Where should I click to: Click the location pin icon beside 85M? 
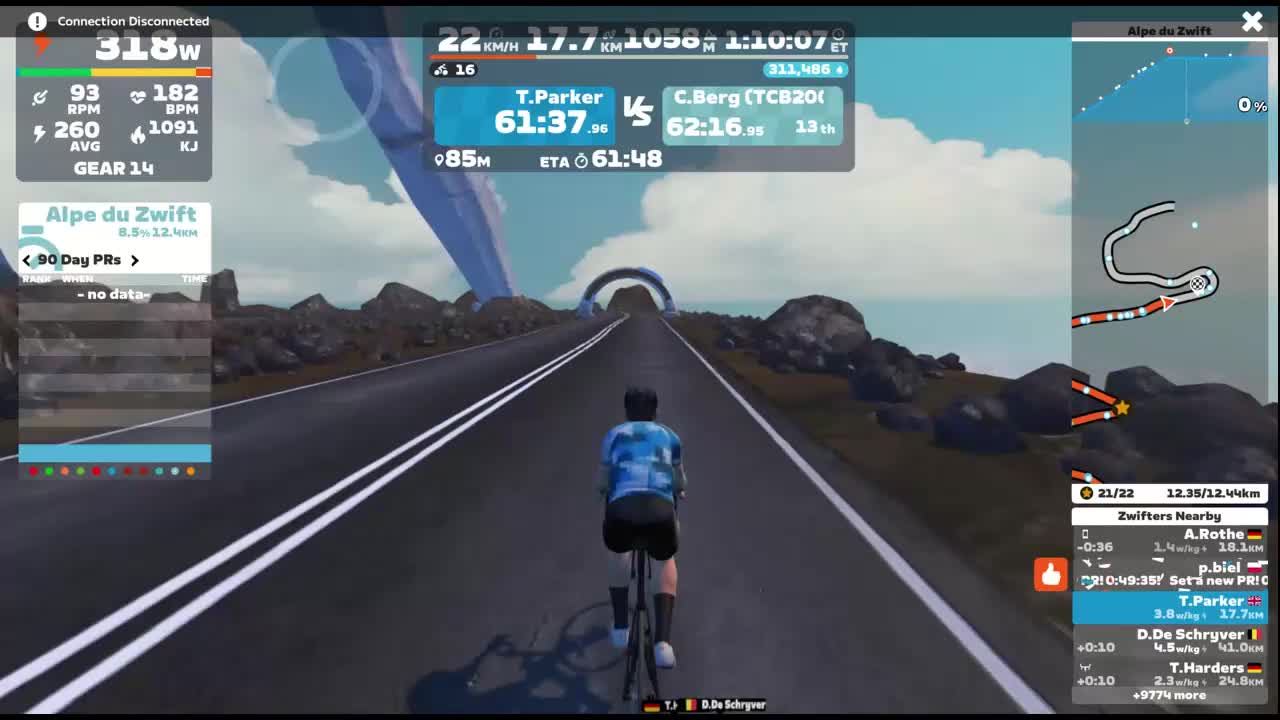point(439,158)
